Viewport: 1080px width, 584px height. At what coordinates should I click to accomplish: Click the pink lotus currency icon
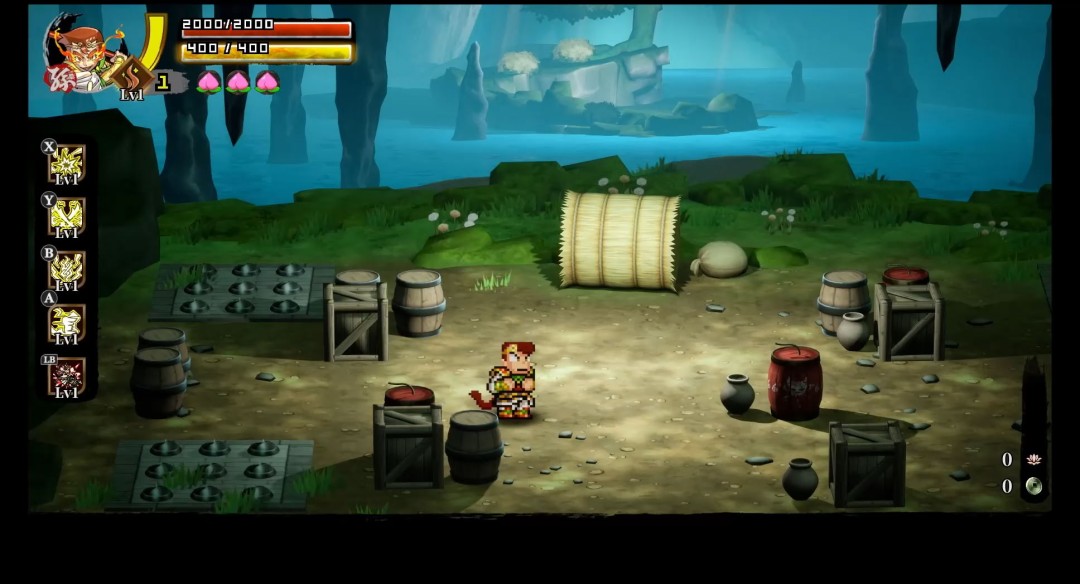[x=1034, y=459]
